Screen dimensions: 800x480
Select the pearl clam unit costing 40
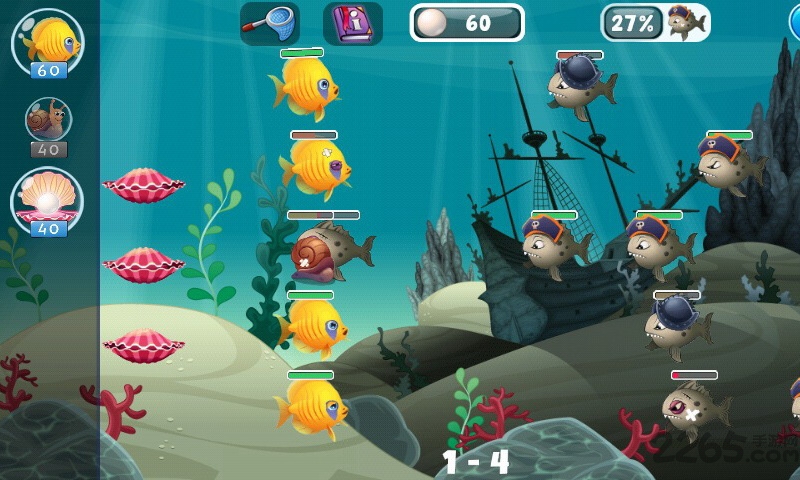(x=47, y=200)
